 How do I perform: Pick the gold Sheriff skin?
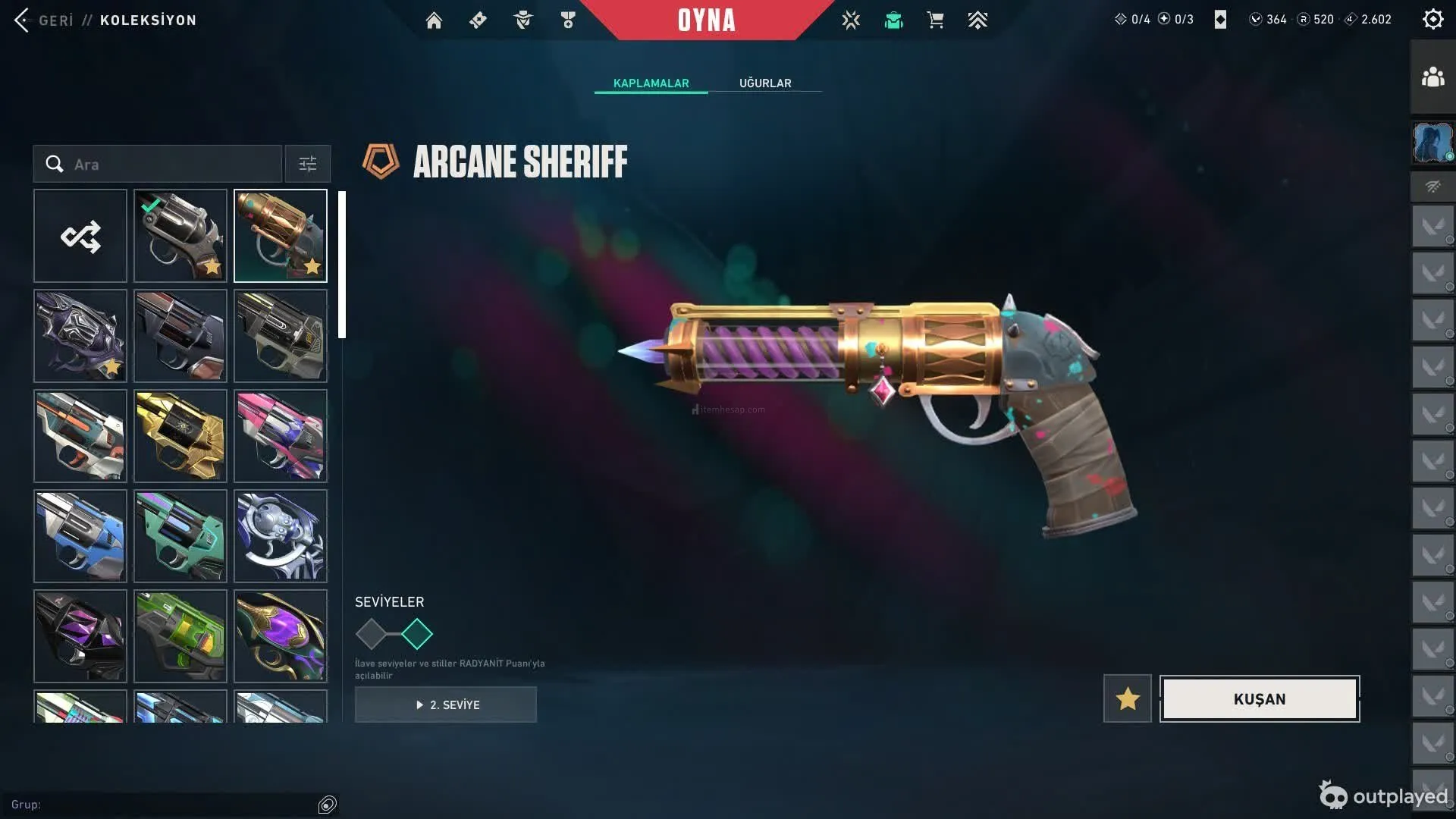point(180,436)
